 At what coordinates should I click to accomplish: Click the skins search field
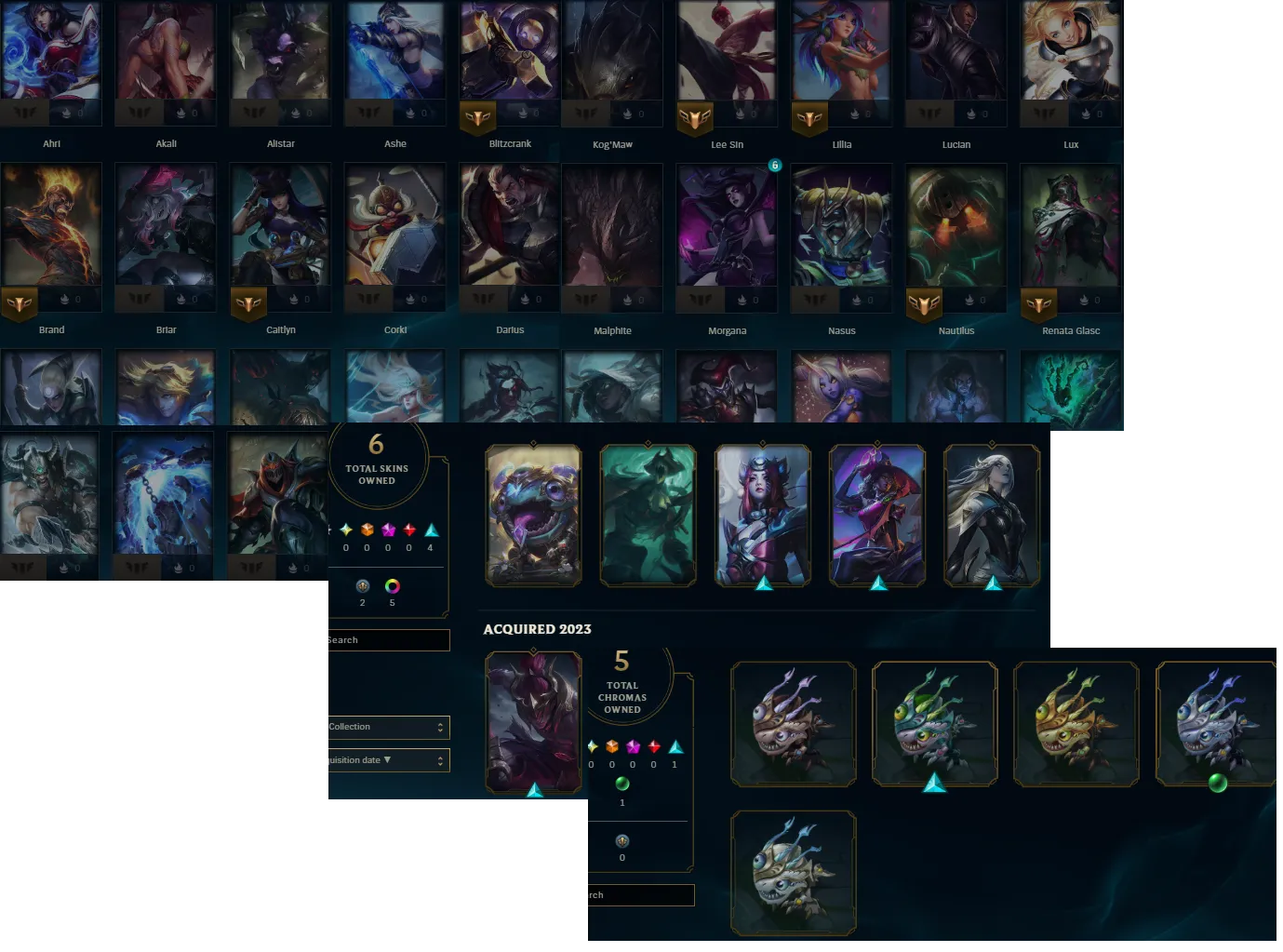386,640
